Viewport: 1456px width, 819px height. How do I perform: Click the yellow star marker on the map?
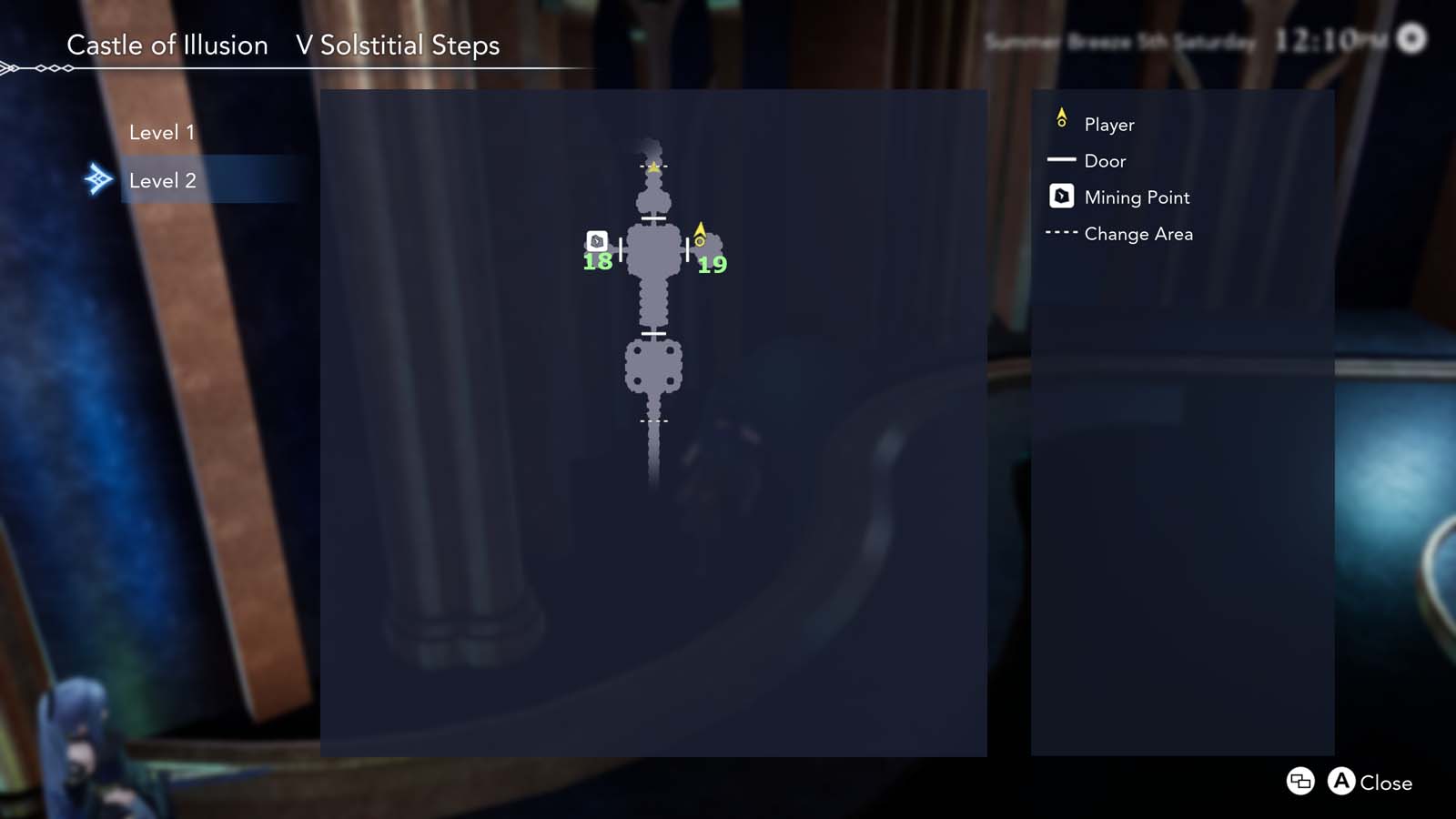(x=653, y=167)
